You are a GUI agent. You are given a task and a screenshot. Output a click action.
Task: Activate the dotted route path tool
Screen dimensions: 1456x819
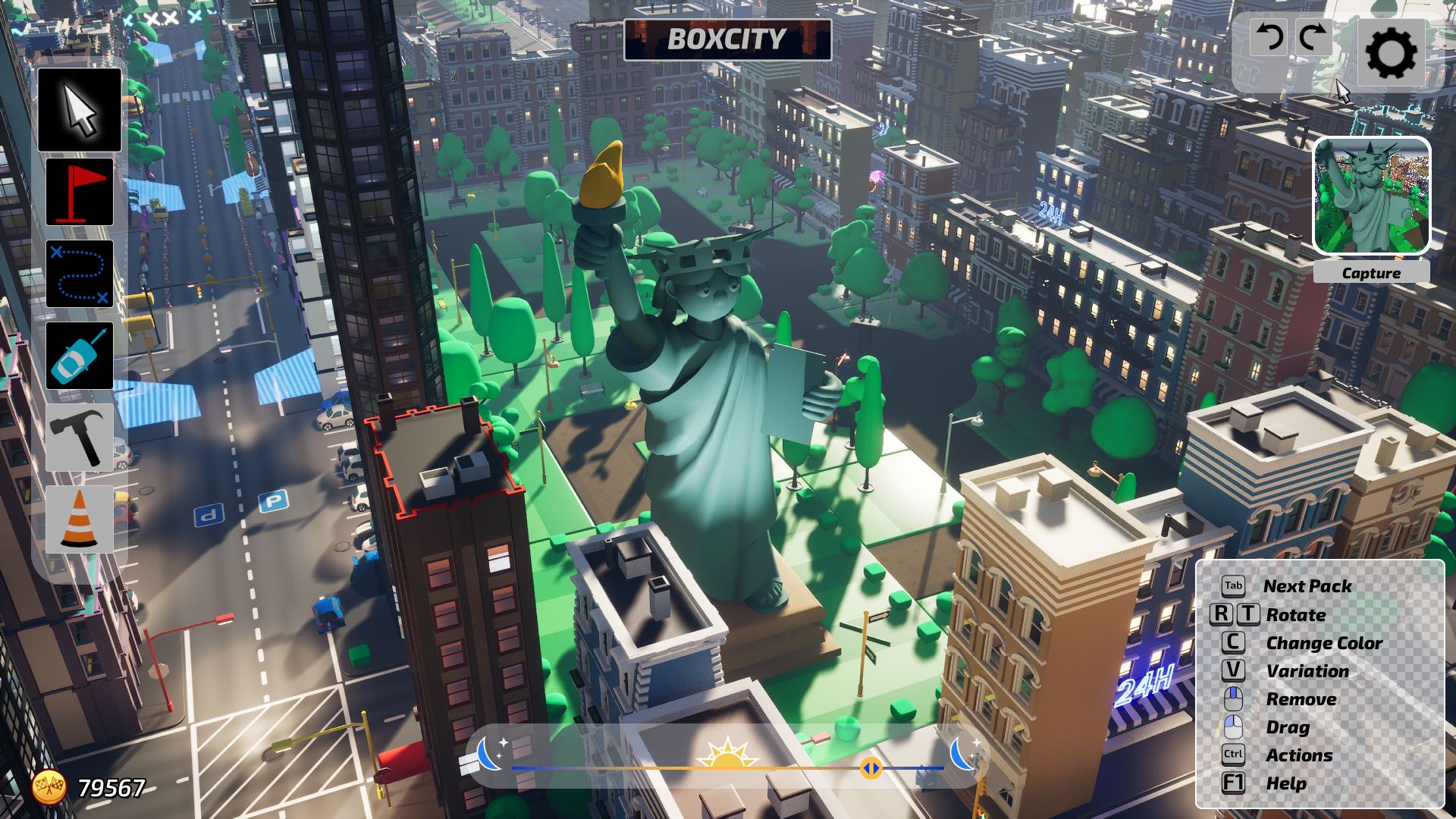pyautogui.click(x=80, y=274)
